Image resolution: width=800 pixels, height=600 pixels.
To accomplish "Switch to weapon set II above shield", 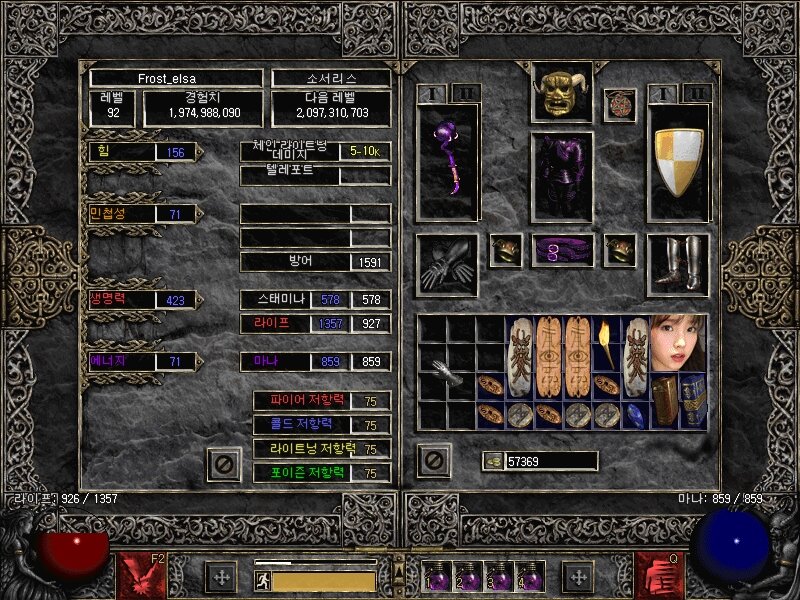I will pos(697,93).
